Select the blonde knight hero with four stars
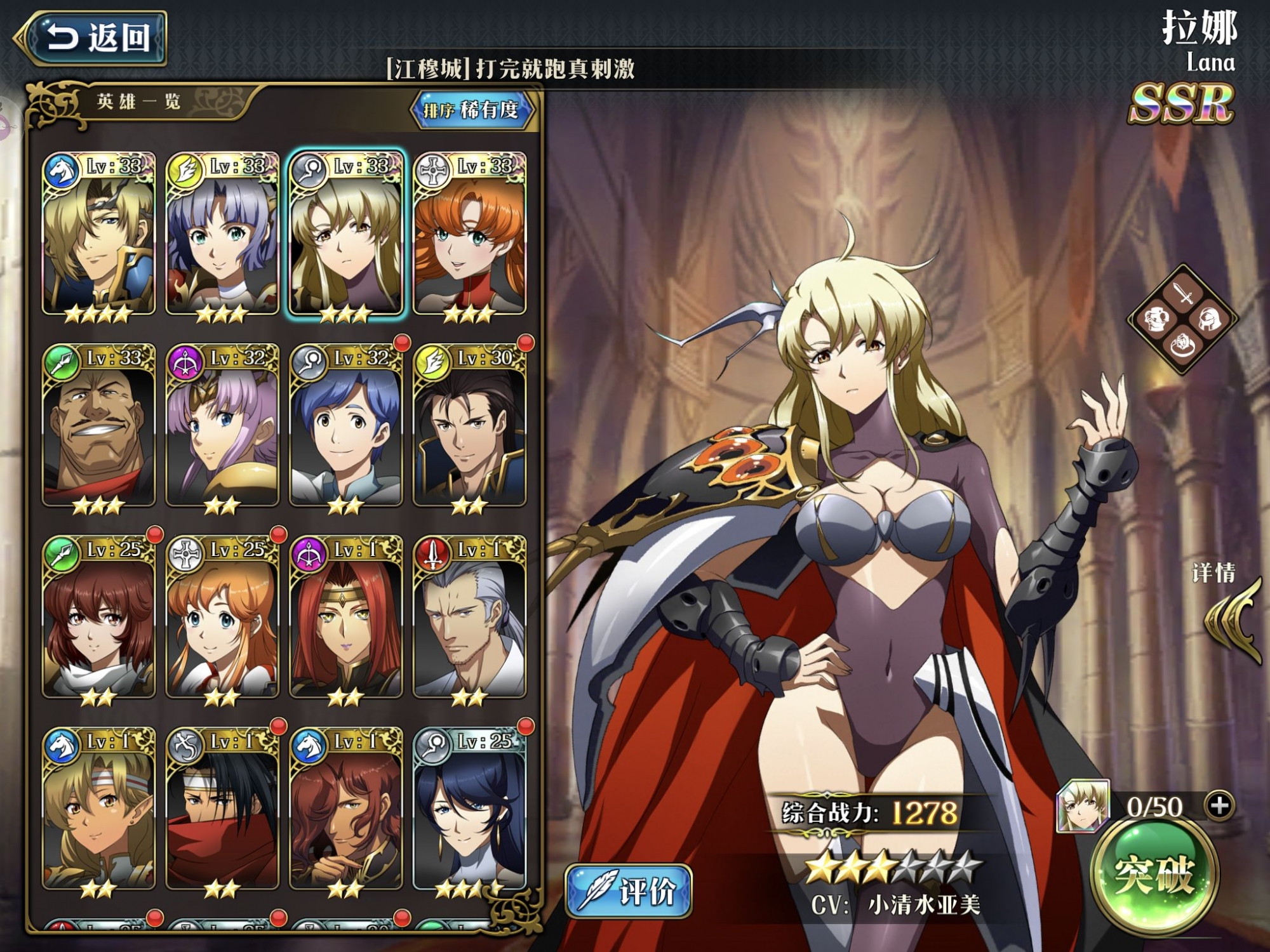1270x952 pixels. click(98, 235)
